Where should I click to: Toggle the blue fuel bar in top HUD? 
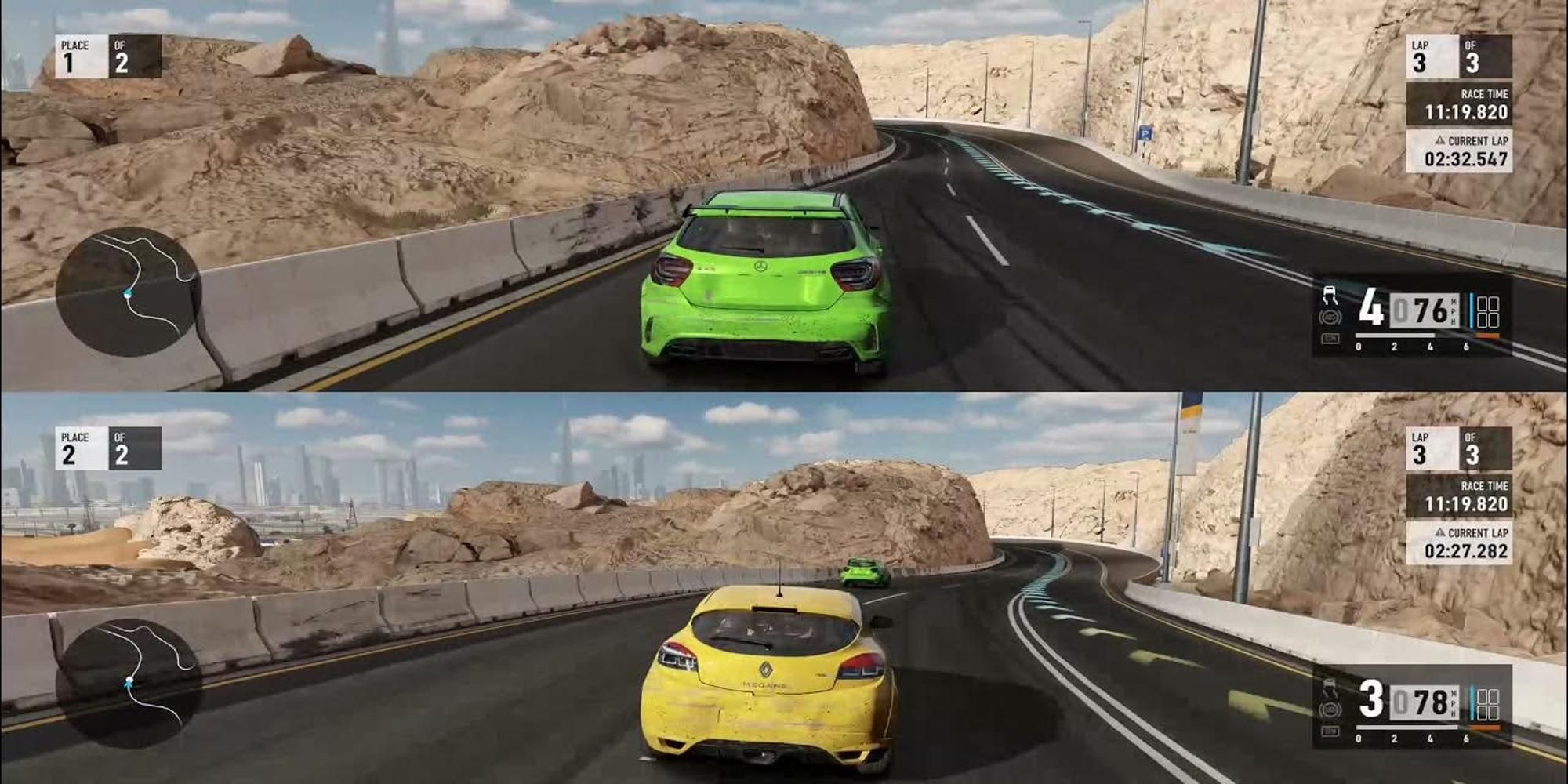[1471, 311]
